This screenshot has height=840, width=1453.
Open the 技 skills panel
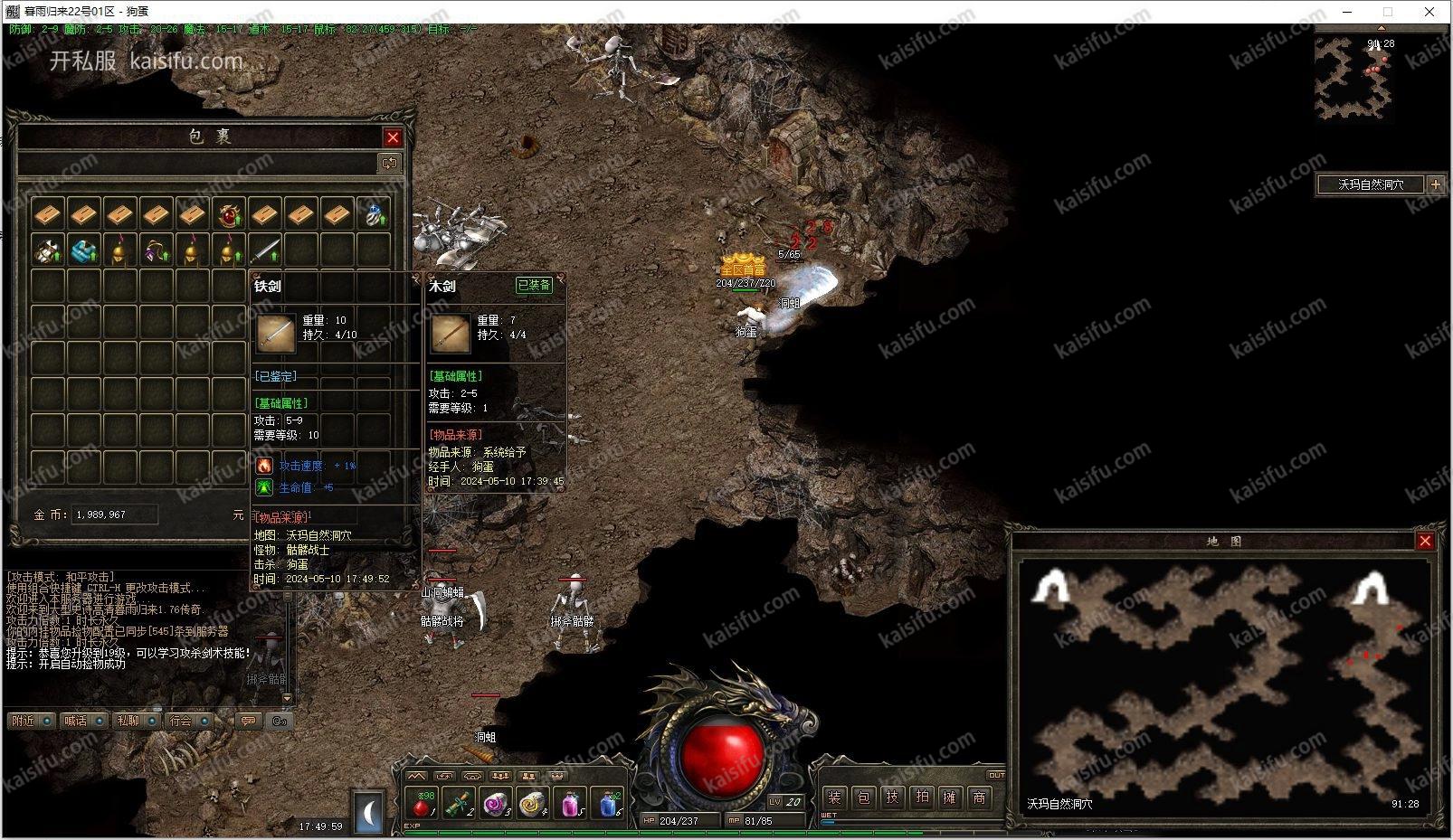892,798
